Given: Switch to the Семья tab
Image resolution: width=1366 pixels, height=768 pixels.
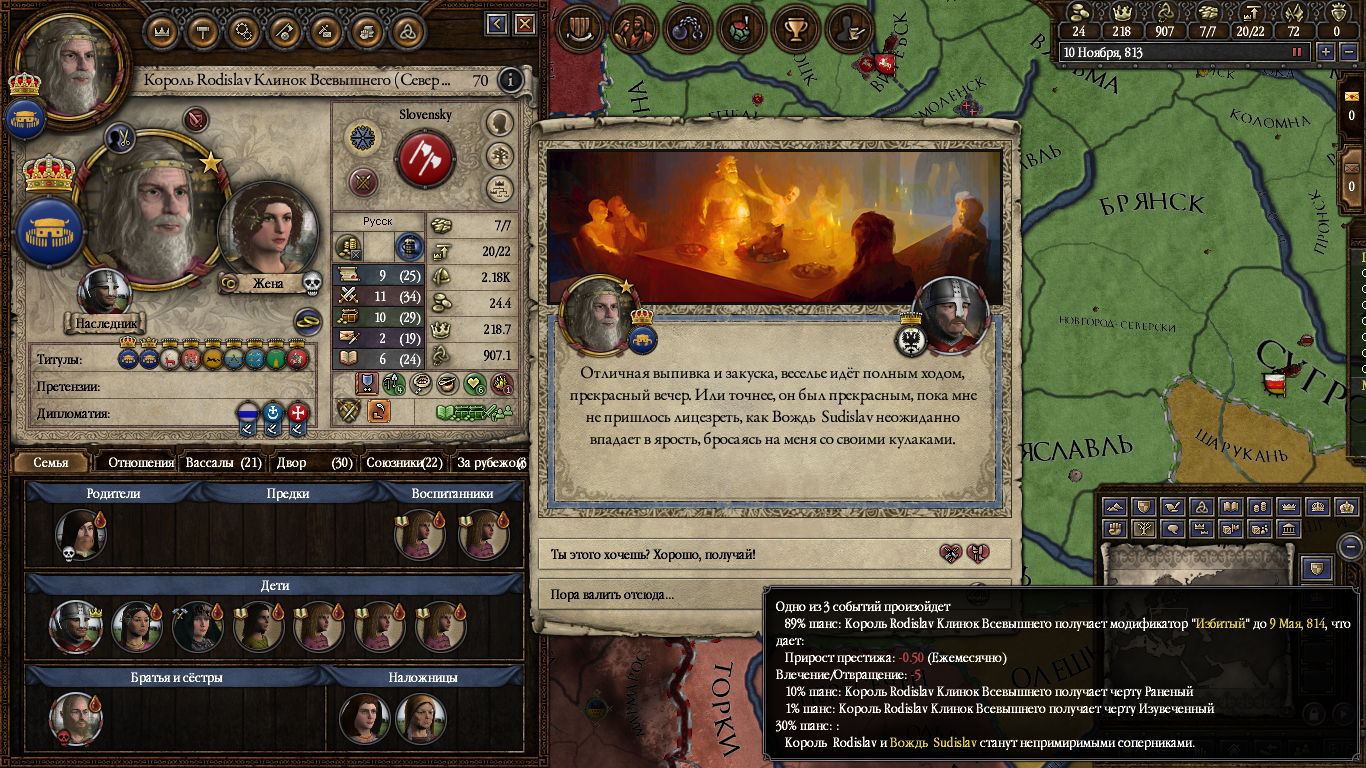Looking at the screenshot, I should point(51,463).
